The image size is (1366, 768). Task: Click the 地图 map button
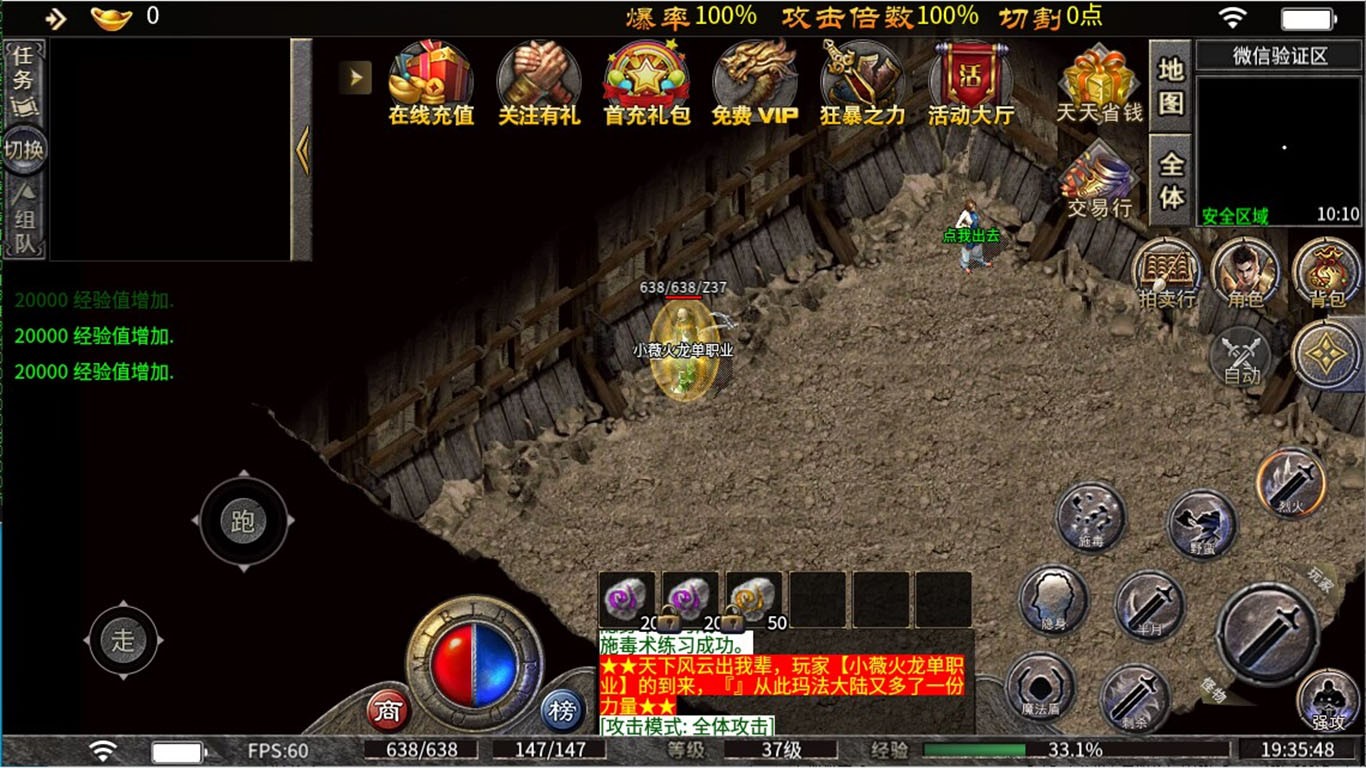(x=1170, y=86)
